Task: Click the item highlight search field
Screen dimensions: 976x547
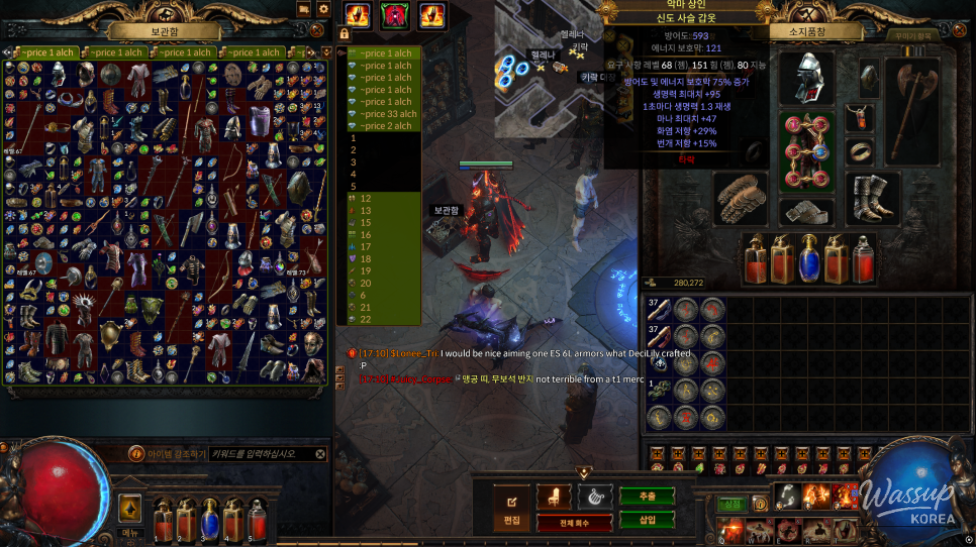Action: click(x=267, y=453)
